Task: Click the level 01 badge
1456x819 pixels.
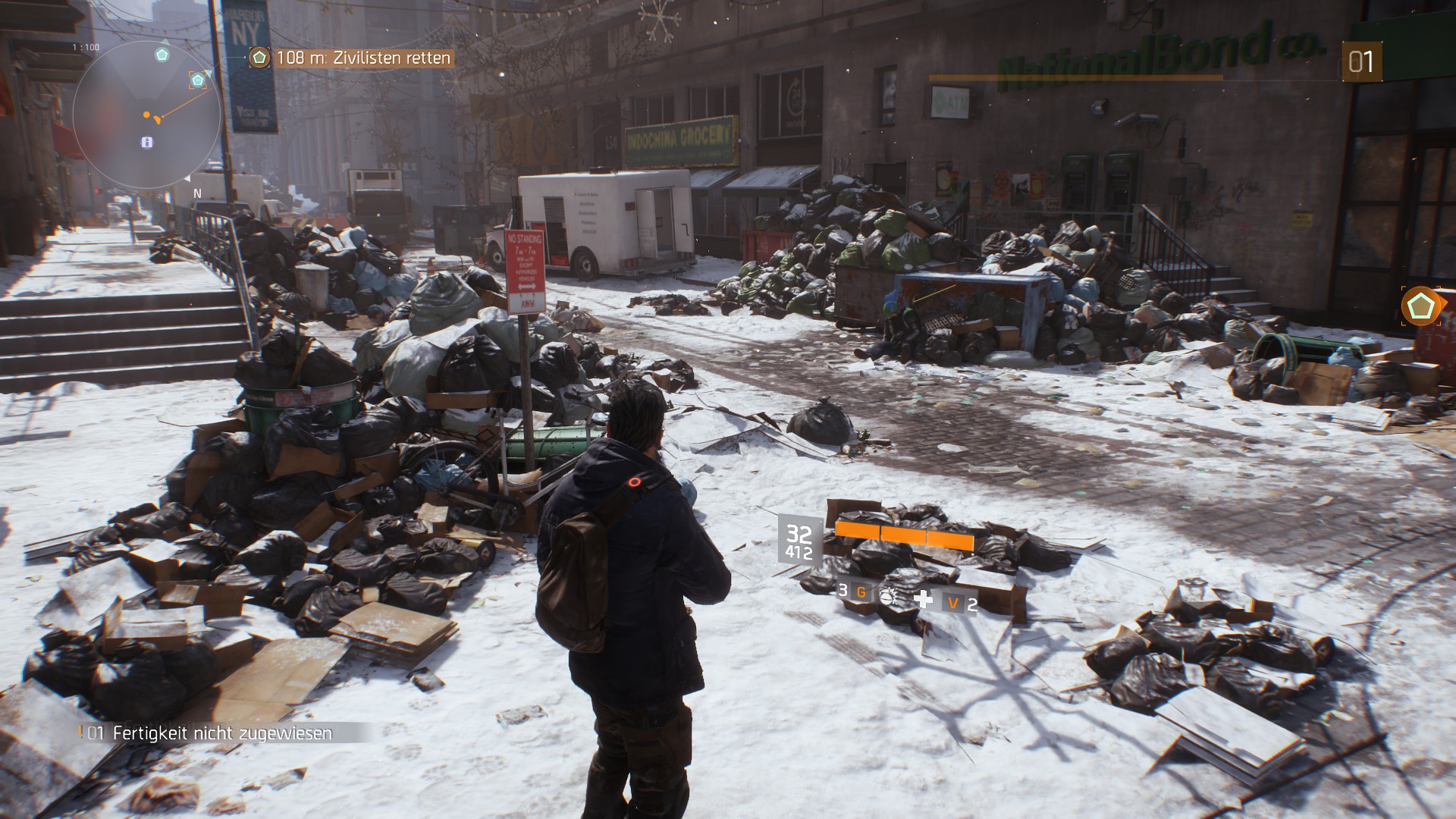Action: click(1360, 61)
